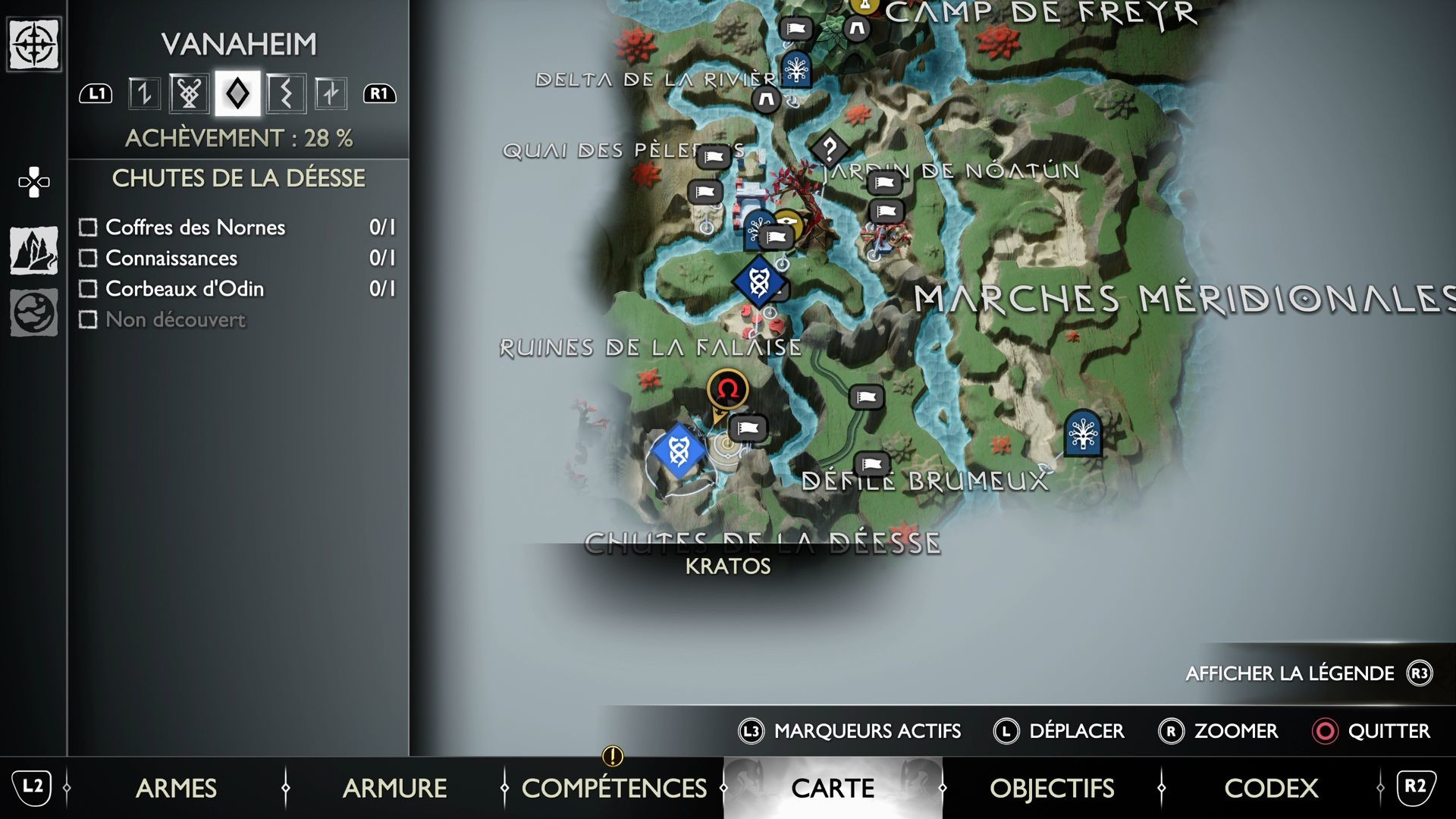Screen dimensions: 1456x819
Task: Click the d-pad icon on the left sidebar
Action: coord(33,182)
